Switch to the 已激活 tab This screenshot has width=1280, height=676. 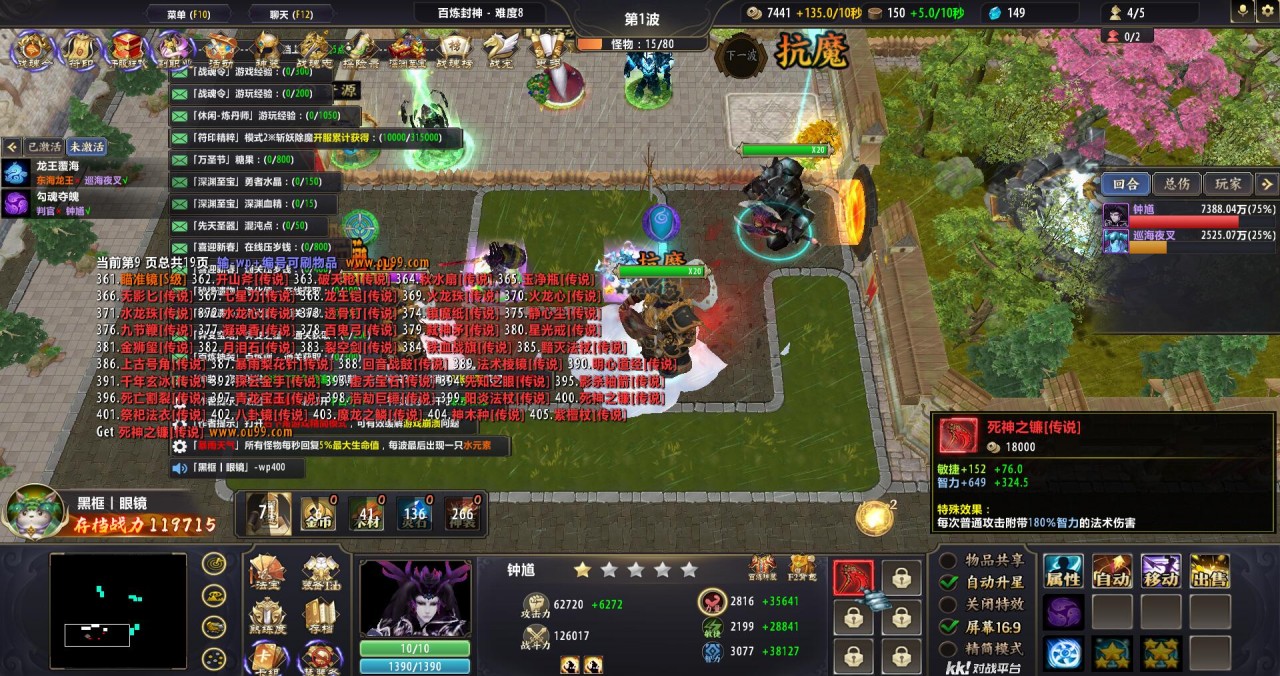click(44, 146)
